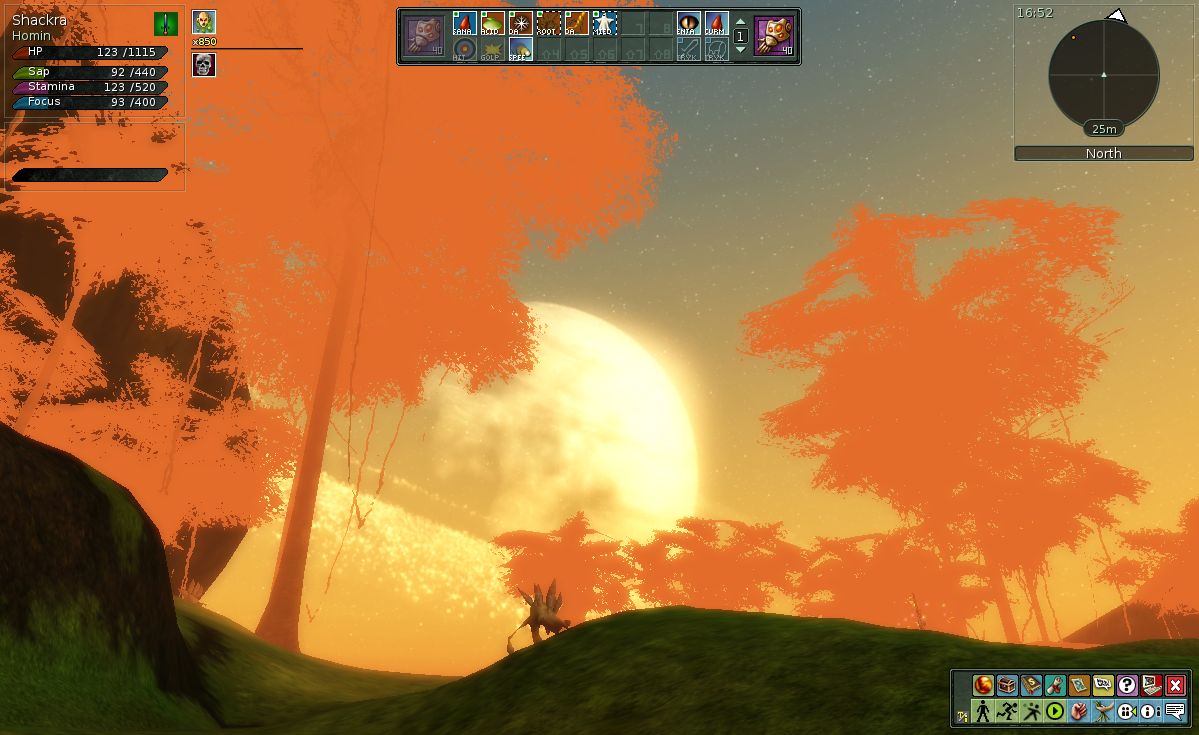Screen dimensions: 1199x735
Task: Toggle run mode with the running figure
Action: pos(1007,712)
